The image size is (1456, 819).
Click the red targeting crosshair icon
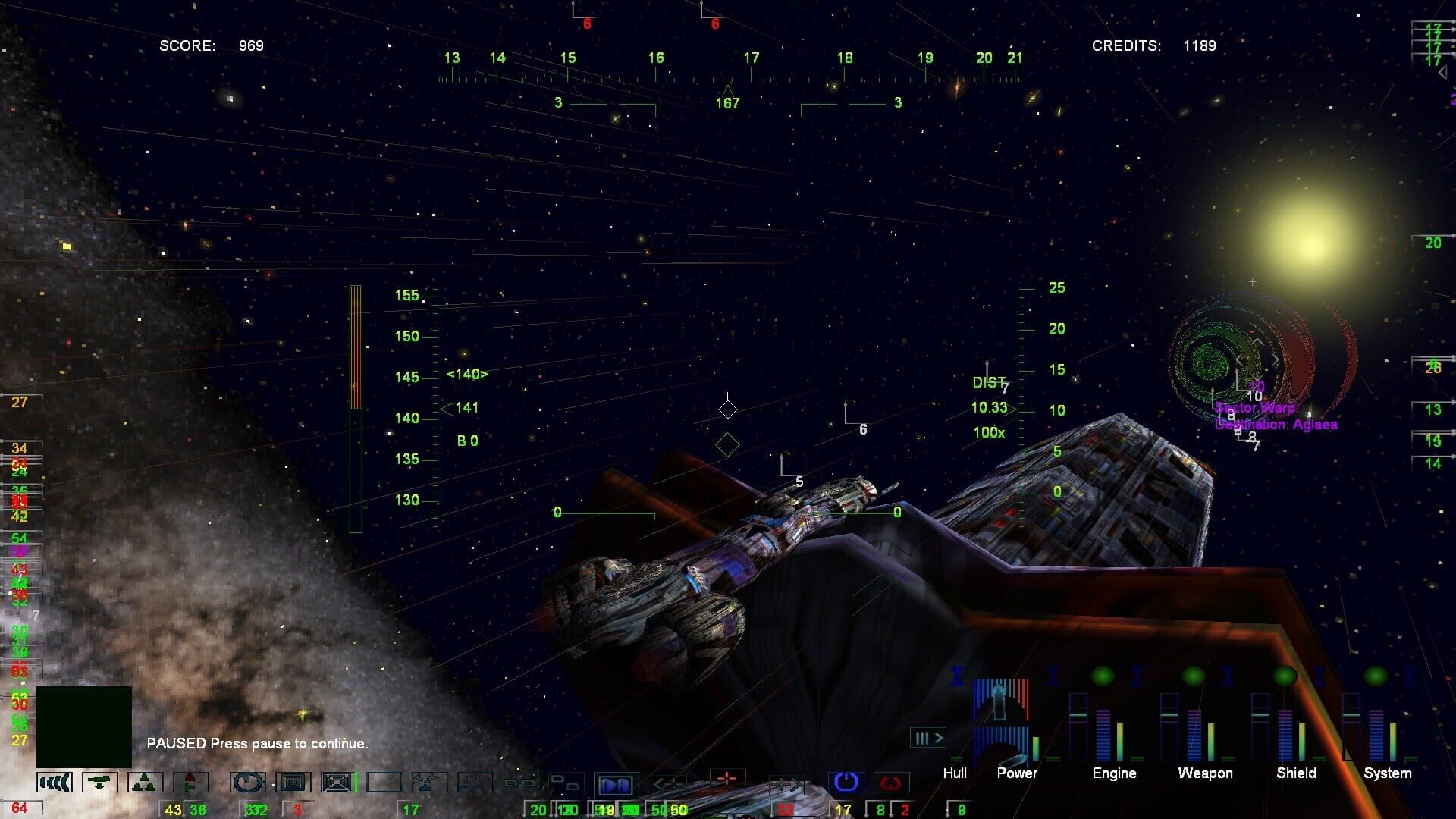(x=726, y=780)
